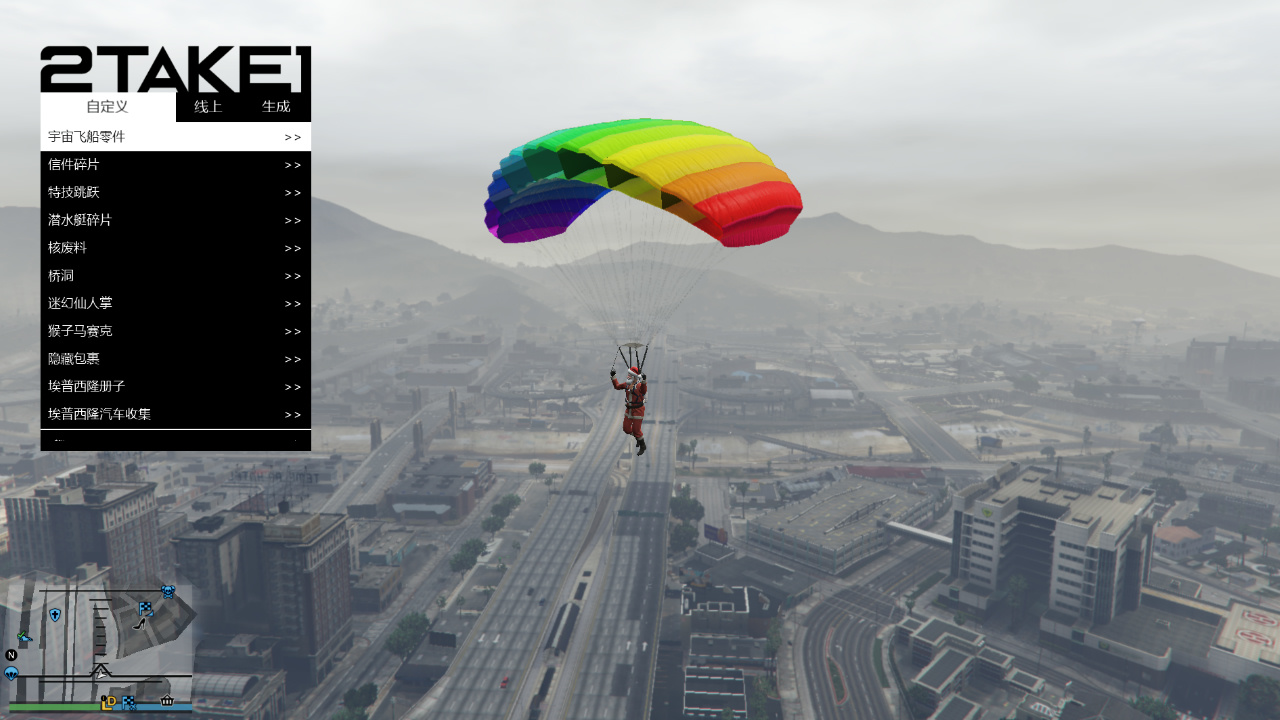
Task: Choose the 信件碎片 menu entry
Action: pos(175,165)
